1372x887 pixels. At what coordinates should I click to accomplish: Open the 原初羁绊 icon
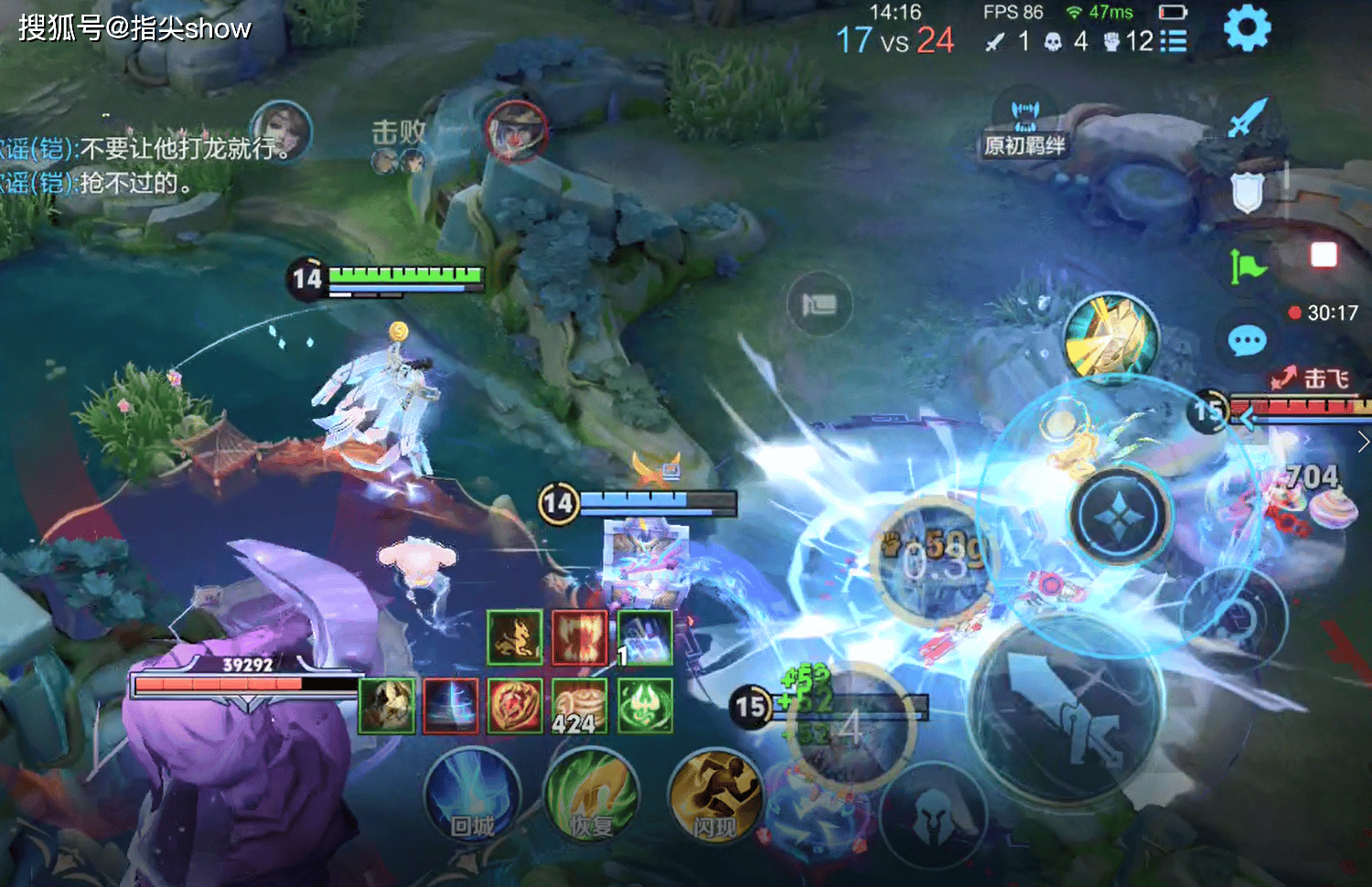[x=1024, y=124]
